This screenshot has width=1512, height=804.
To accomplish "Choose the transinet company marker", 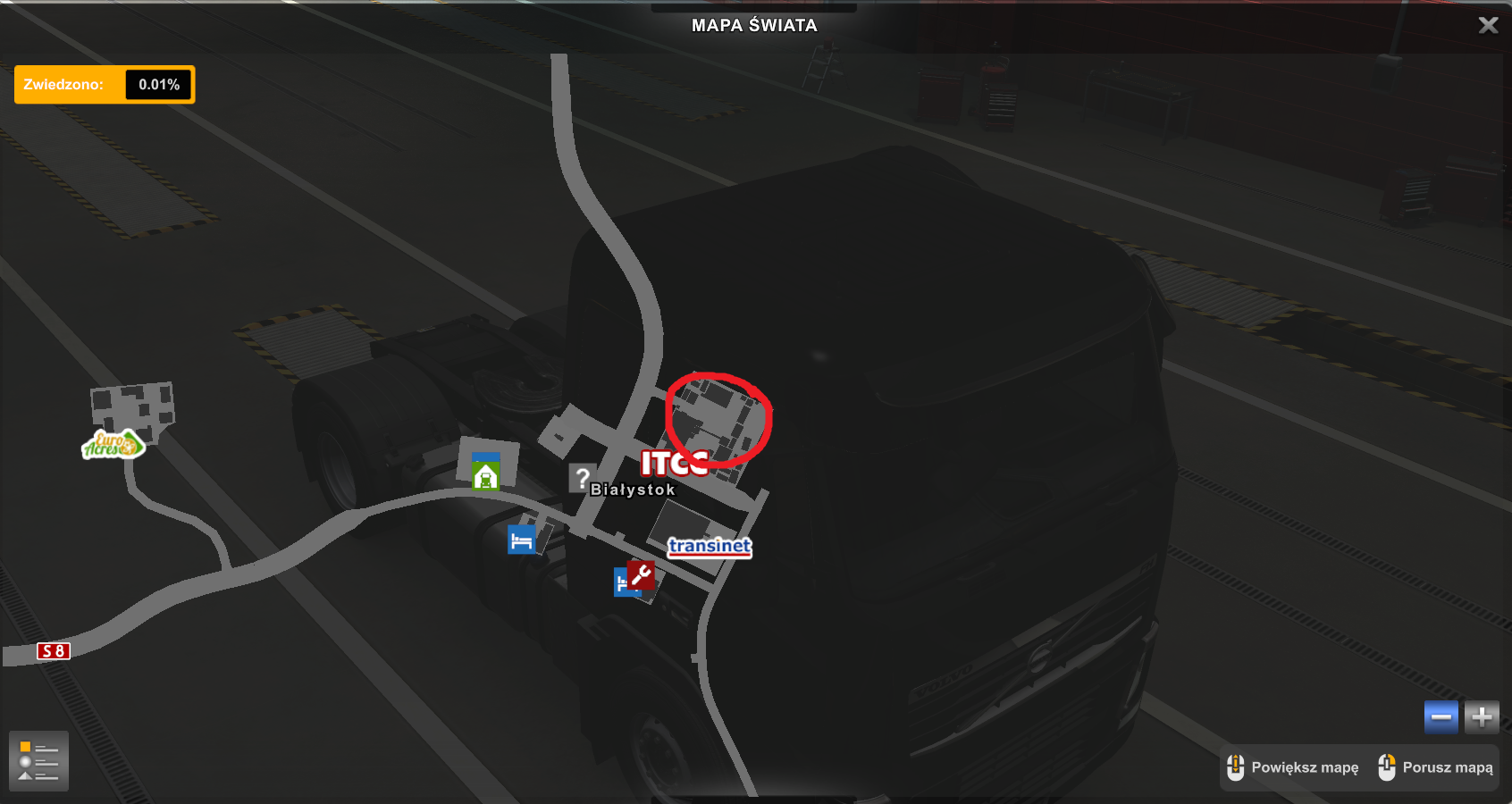I will [x=710, y=547].
